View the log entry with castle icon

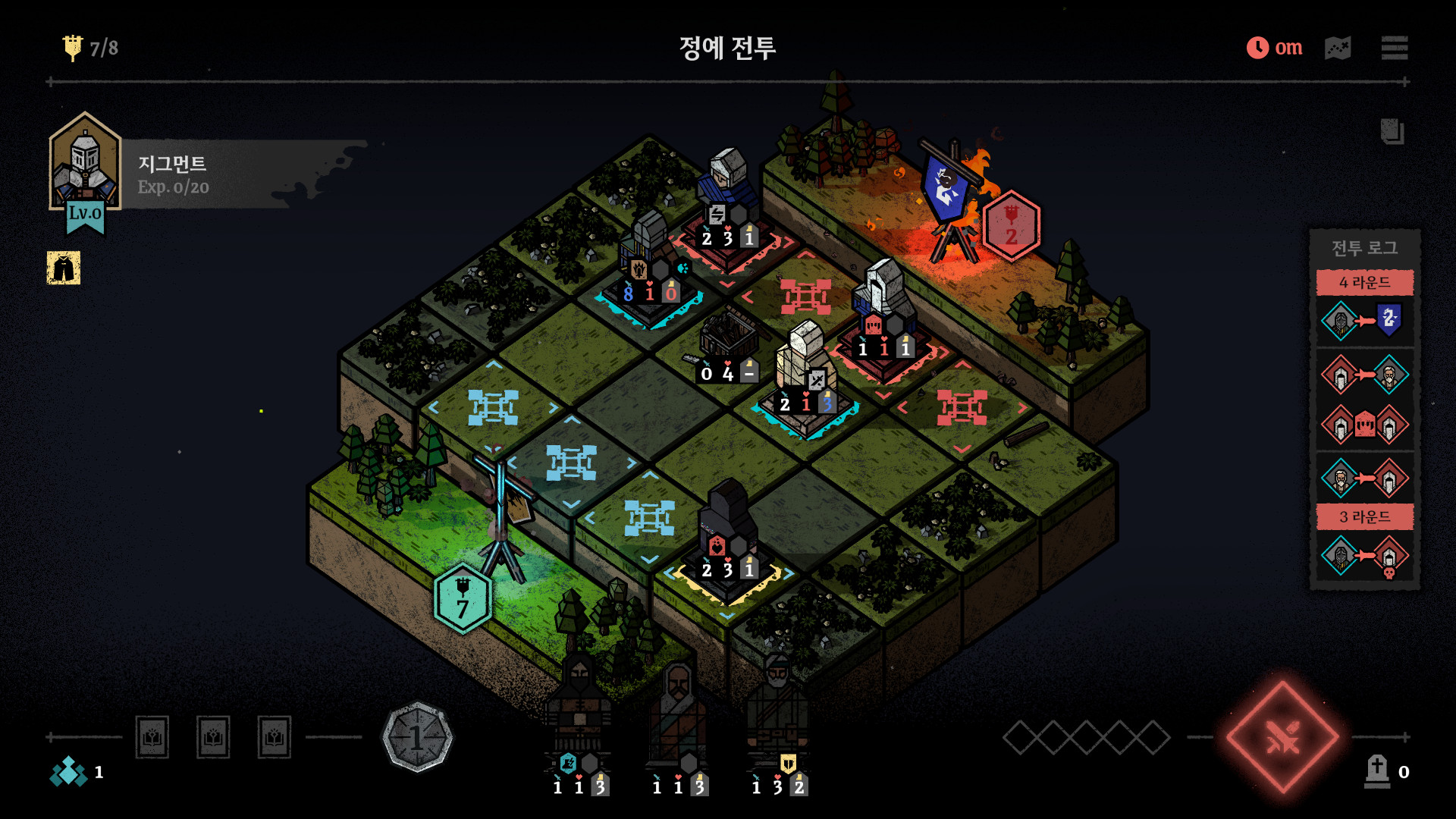point(1364,425)
